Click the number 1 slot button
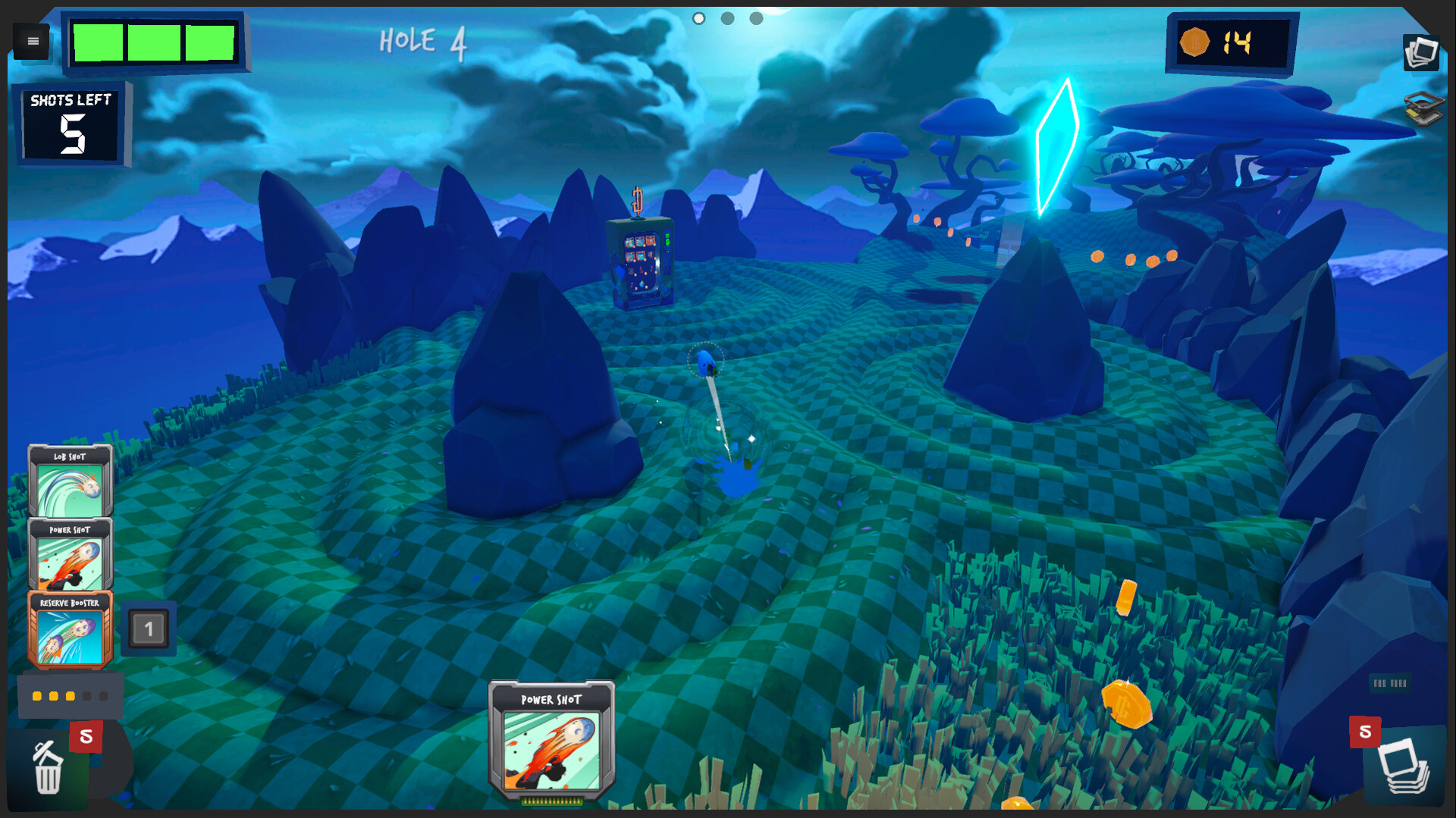 (x=149, y=628)
